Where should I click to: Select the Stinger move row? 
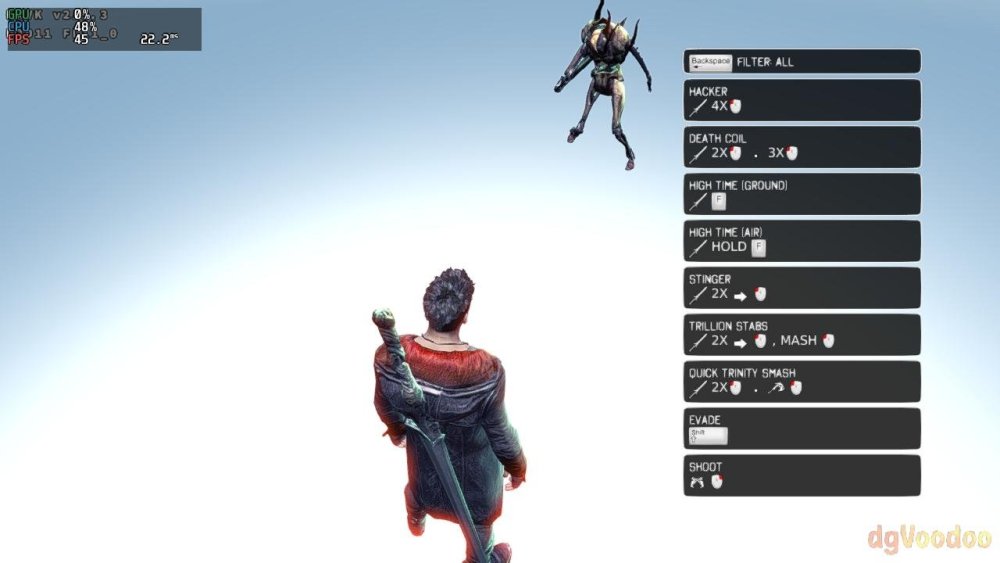(x=801, y=287)
